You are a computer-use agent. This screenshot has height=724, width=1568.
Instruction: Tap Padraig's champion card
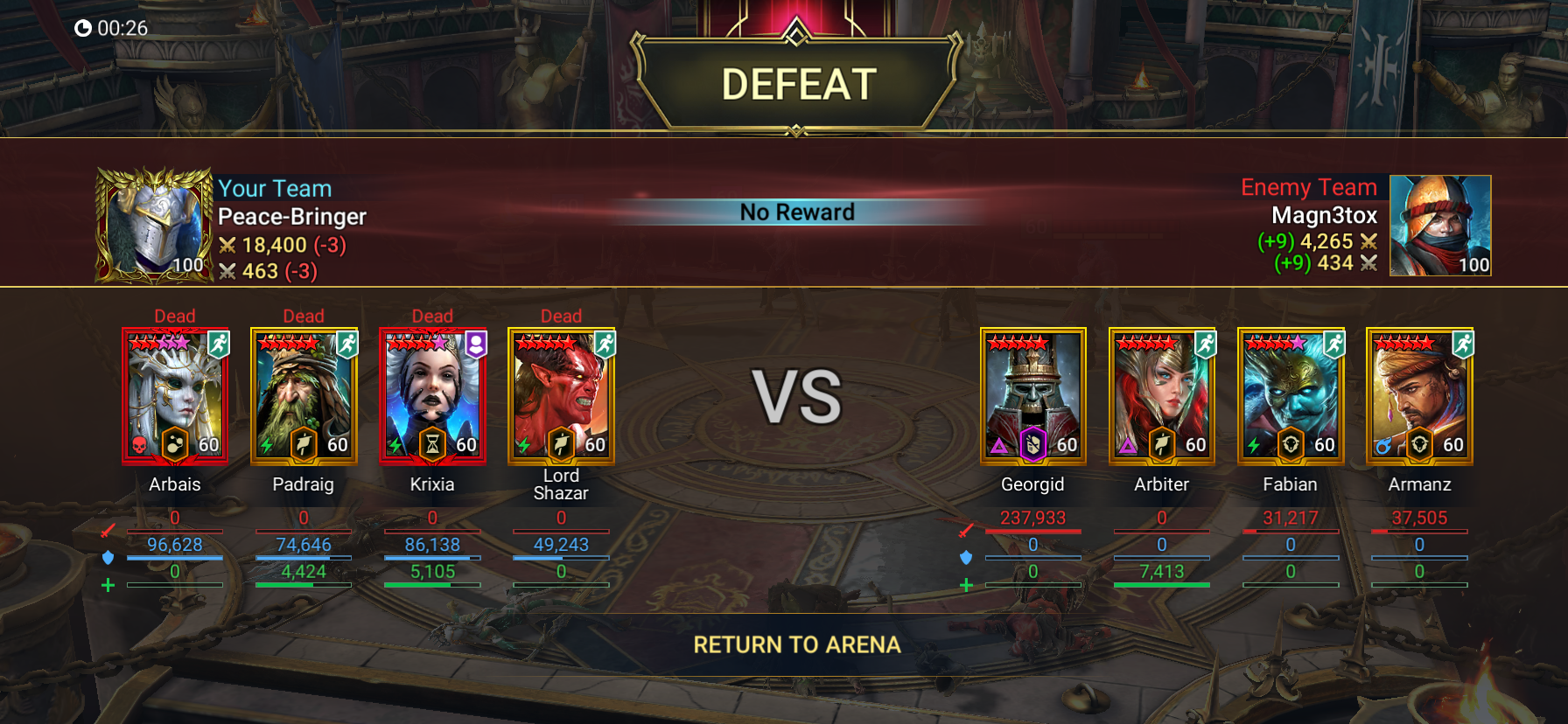click(x=304, y=396)
